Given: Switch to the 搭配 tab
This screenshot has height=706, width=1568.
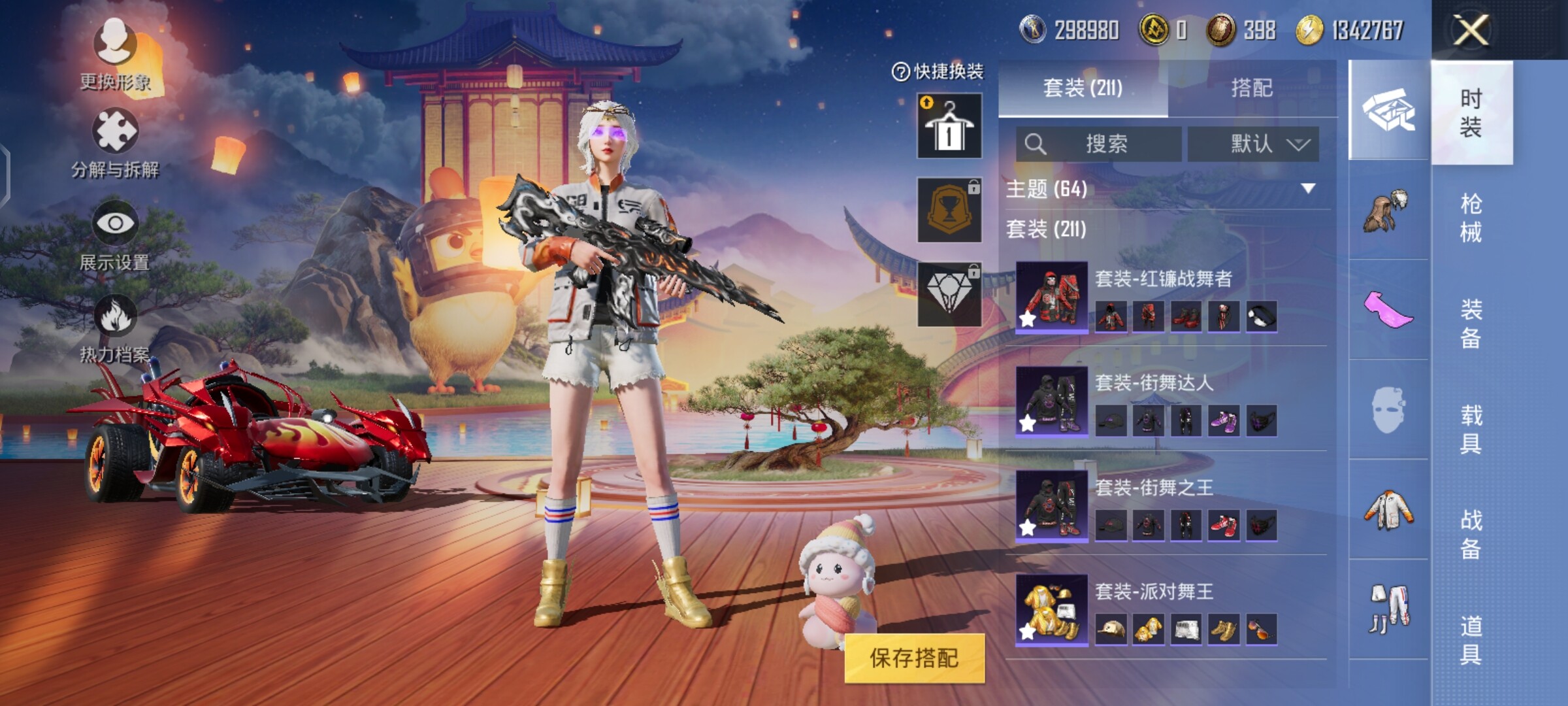Looking at the screenshot, I should (x=1251, y=88).
